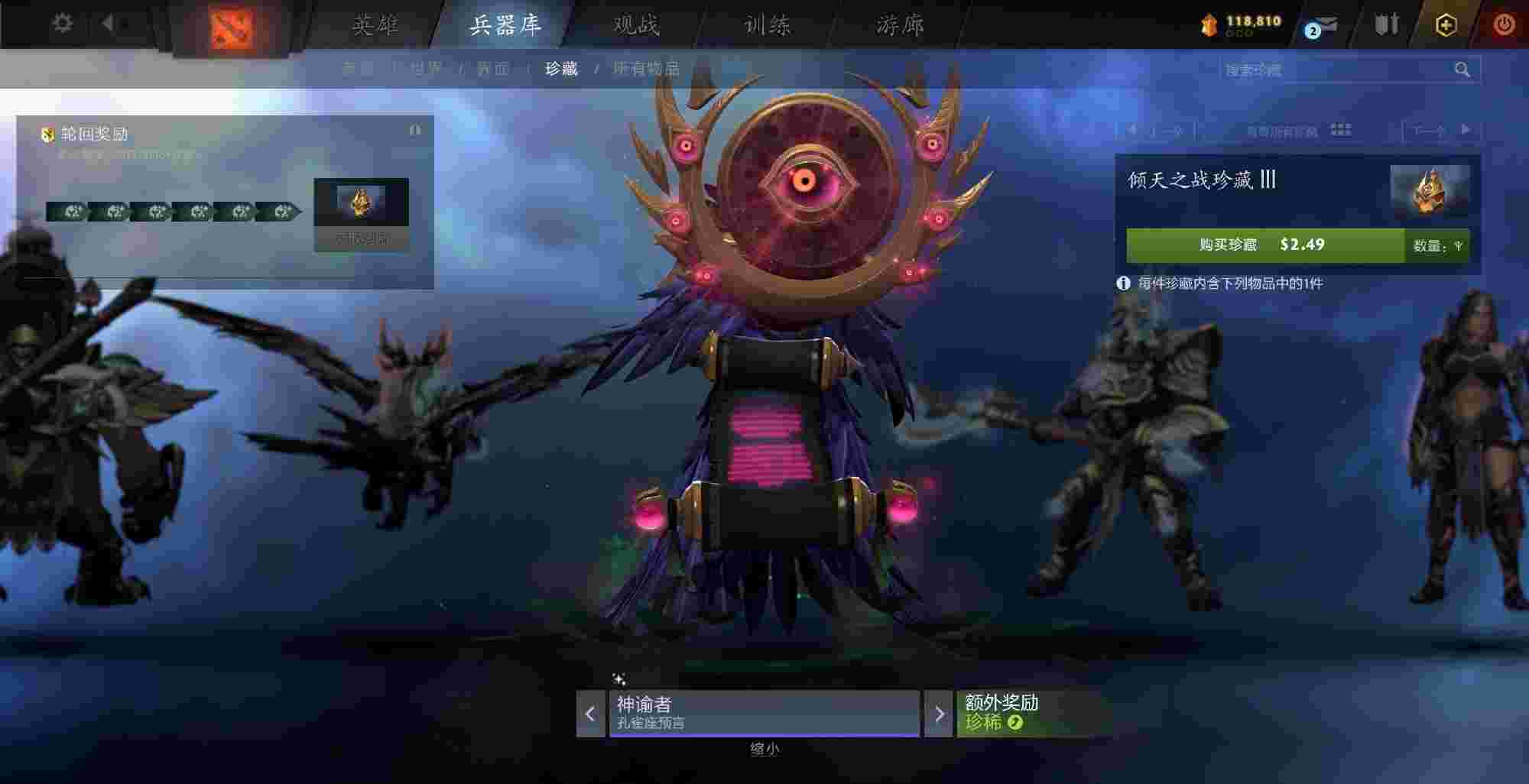Go to the next treasure with 下一个
Image resolution: width=1529 pixels, height=784 pixels.
(x=1441, y=131)
